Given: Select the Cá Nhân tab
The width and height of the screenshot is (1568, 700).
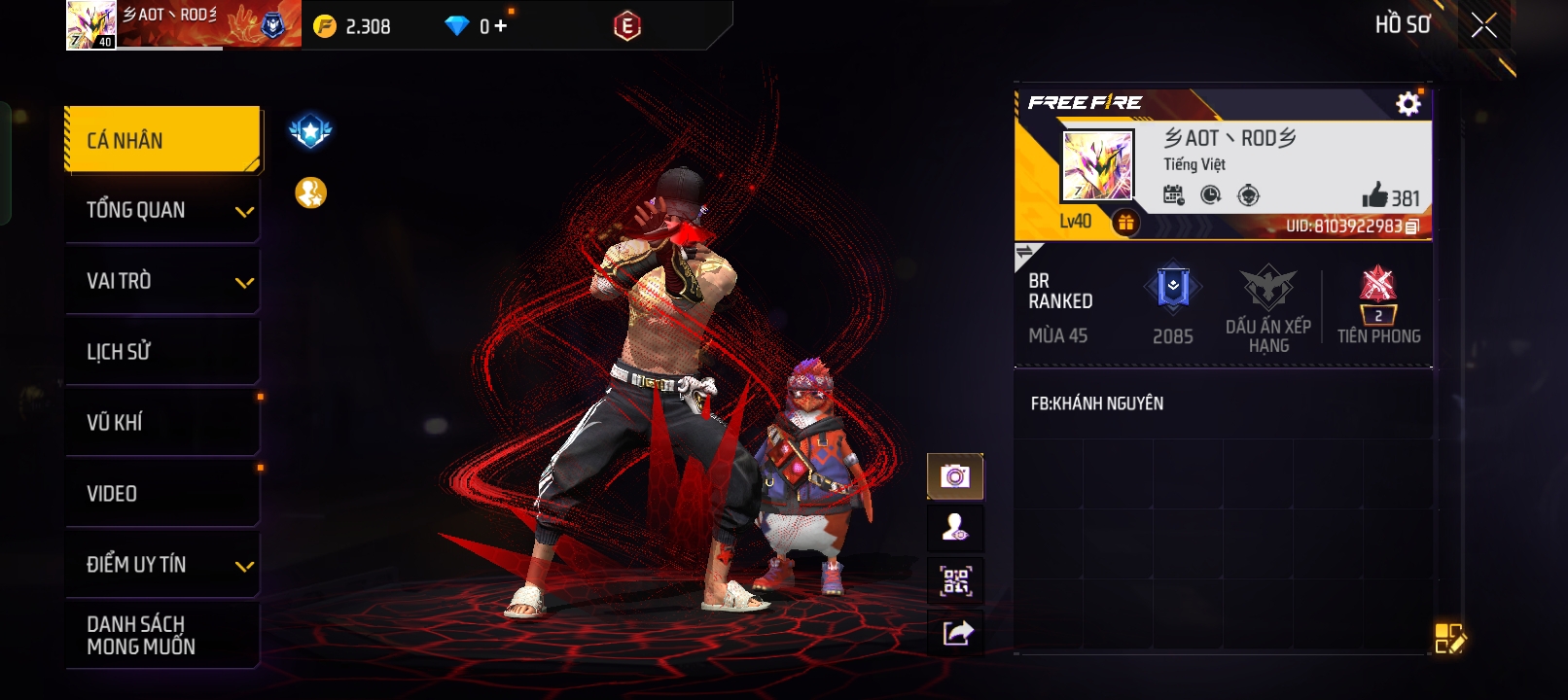Looking at the screenshot, I should [x=161, y=140].
